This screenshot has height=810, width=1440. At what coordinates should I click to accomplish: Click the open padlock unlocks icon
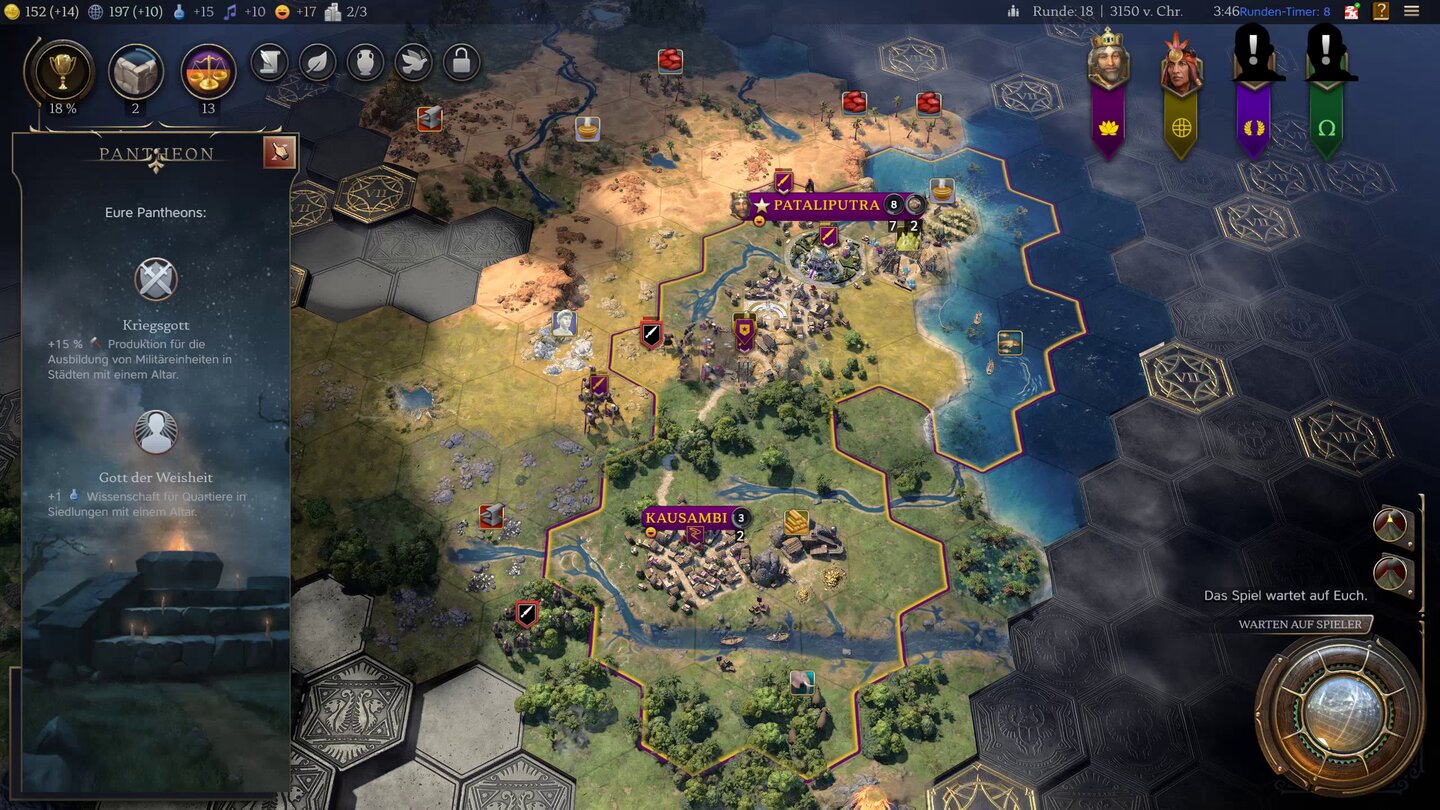coord(461,62)
